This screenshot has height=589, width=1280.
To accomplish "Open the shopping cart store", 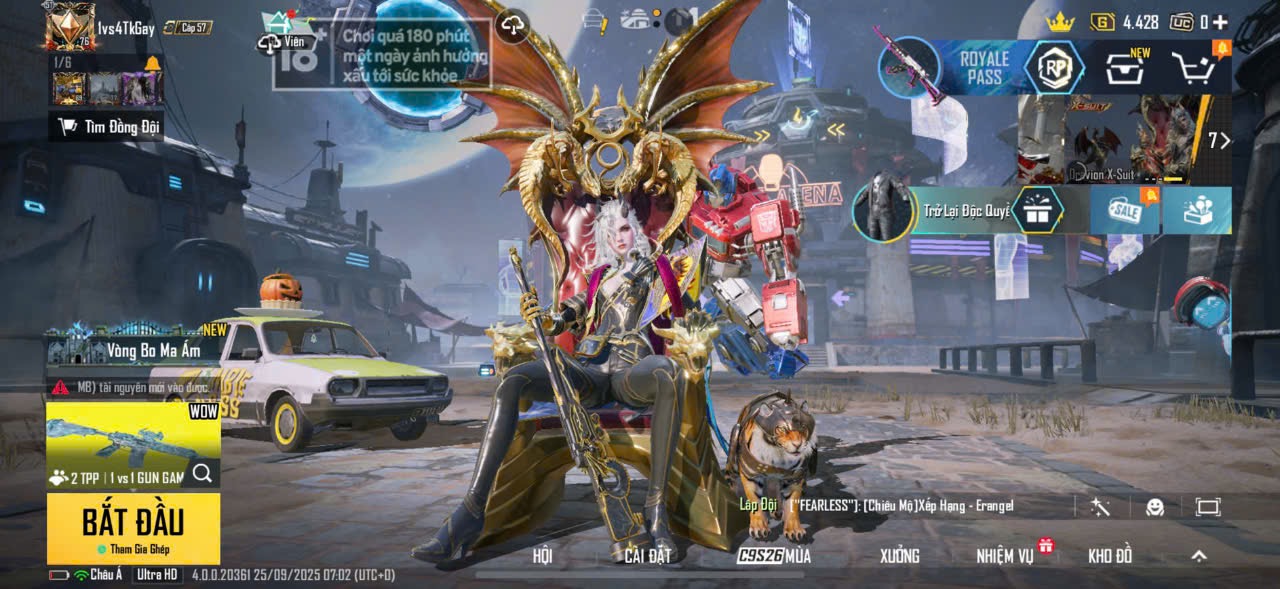I will 1195,68.
